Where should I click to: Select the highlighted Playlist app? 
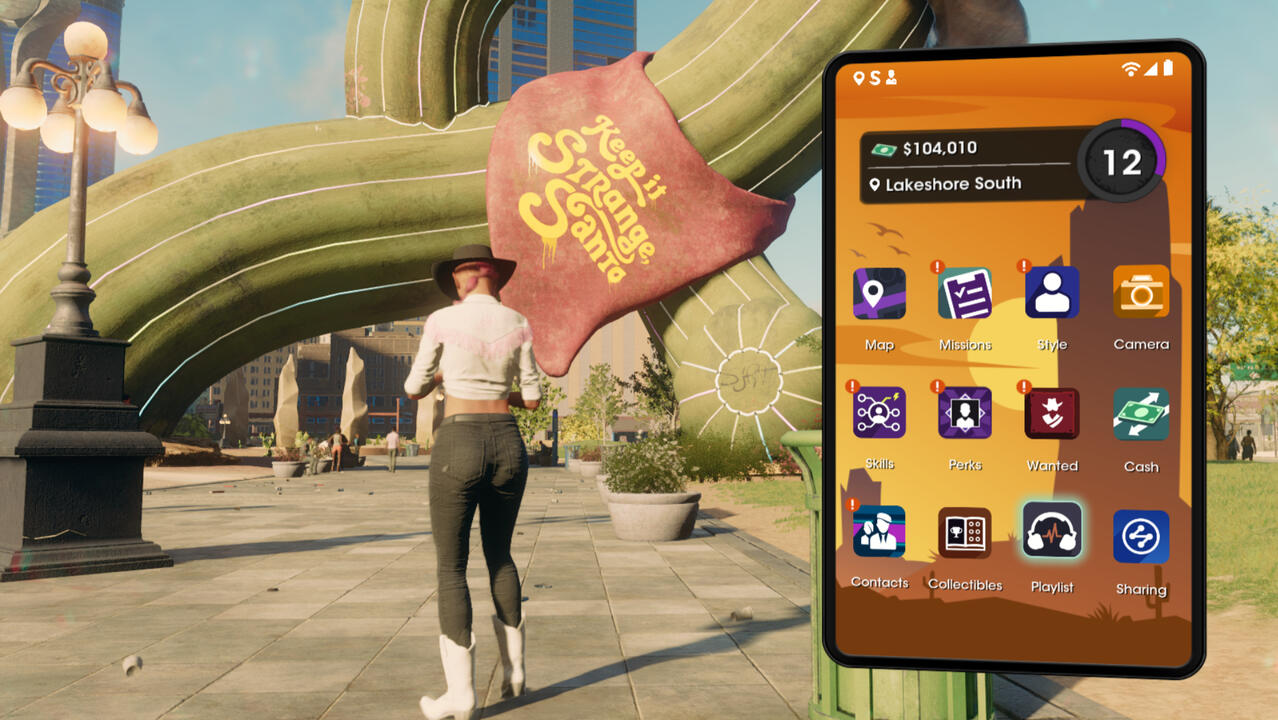[1052, 530]
